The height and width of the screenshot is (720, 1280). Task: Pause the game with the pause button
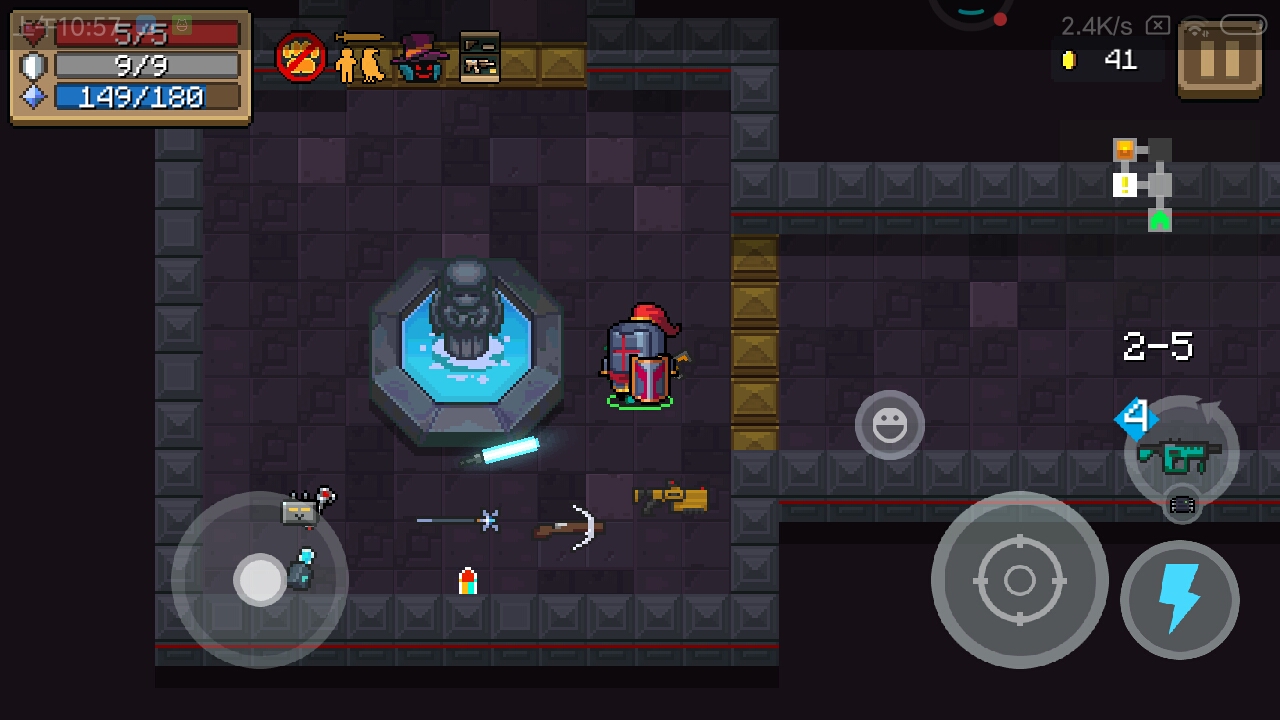[x=1219, y=59]
